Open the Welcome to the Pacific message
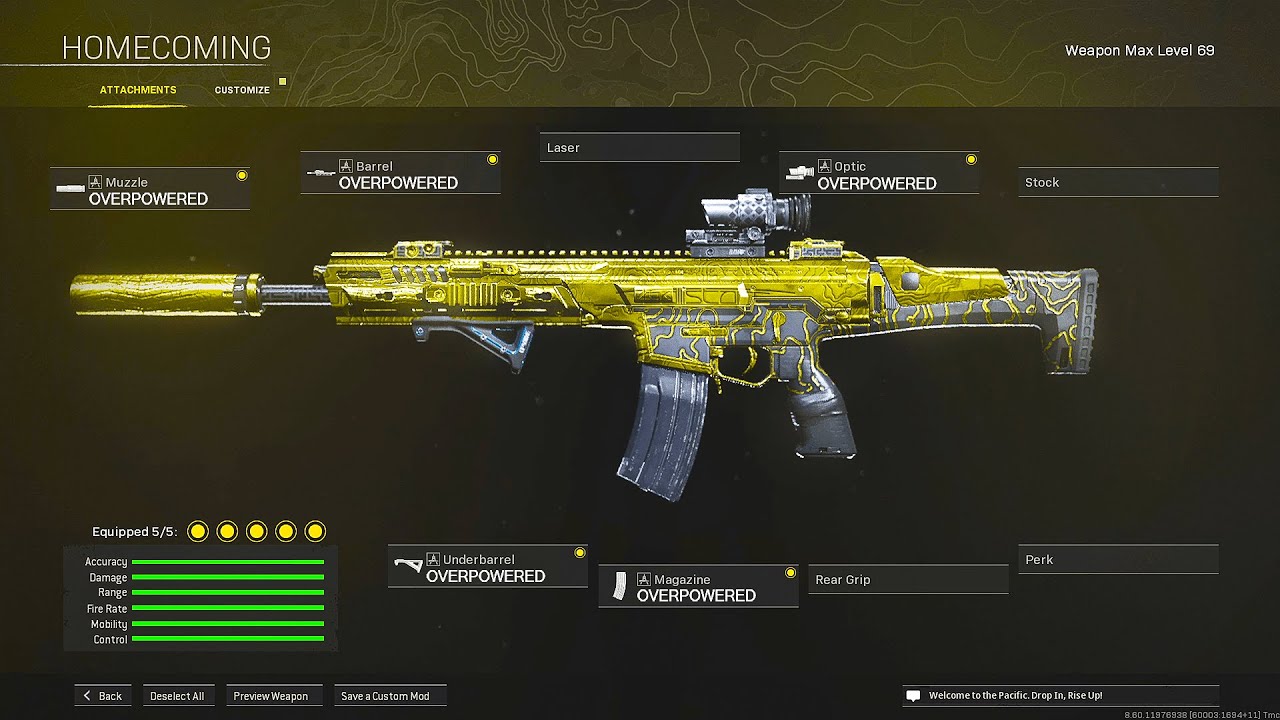Screen dimensions: 1280x720 [1060, 696]
